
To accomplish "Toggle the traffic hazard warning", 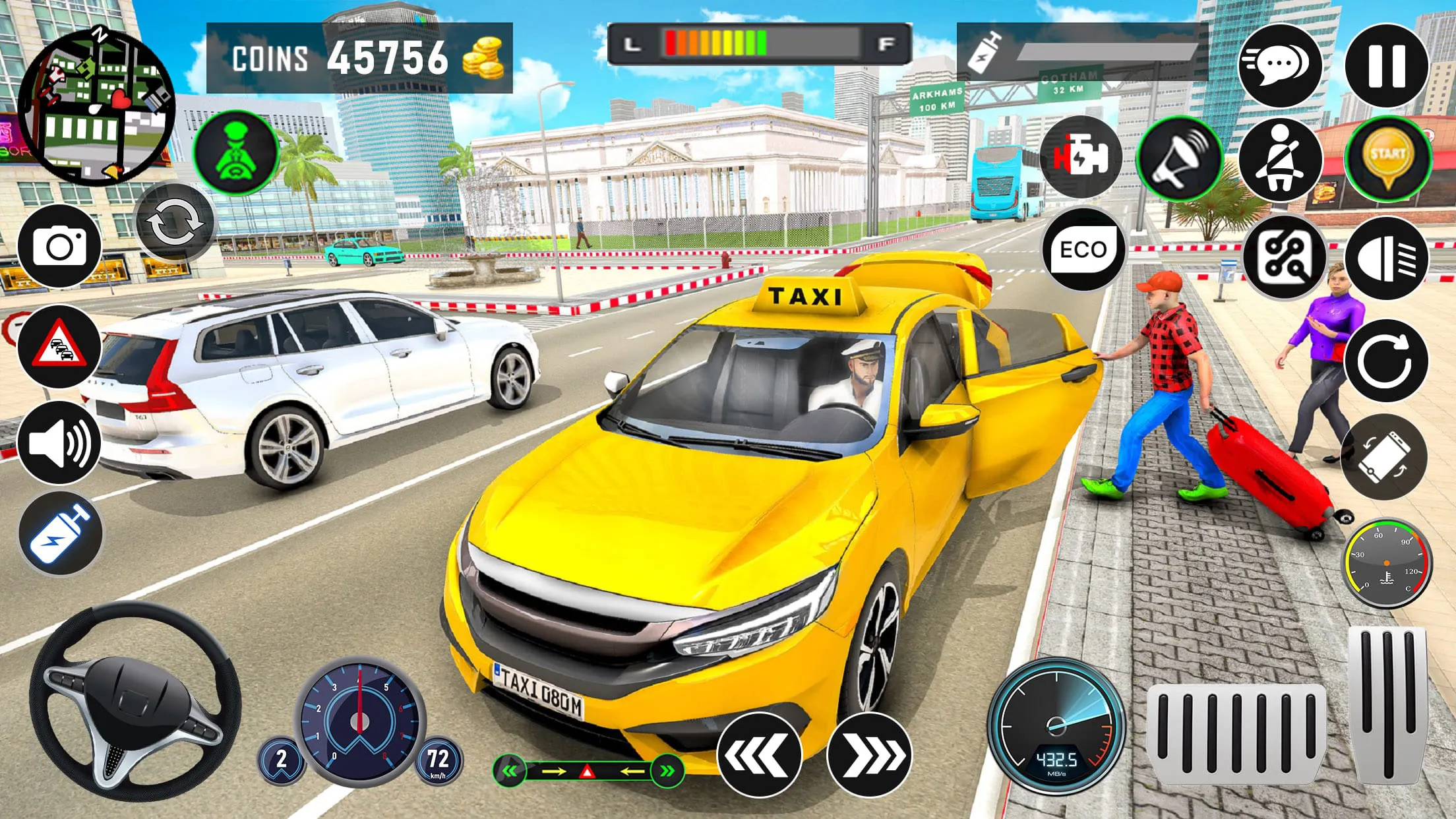I will coord(60,346).
